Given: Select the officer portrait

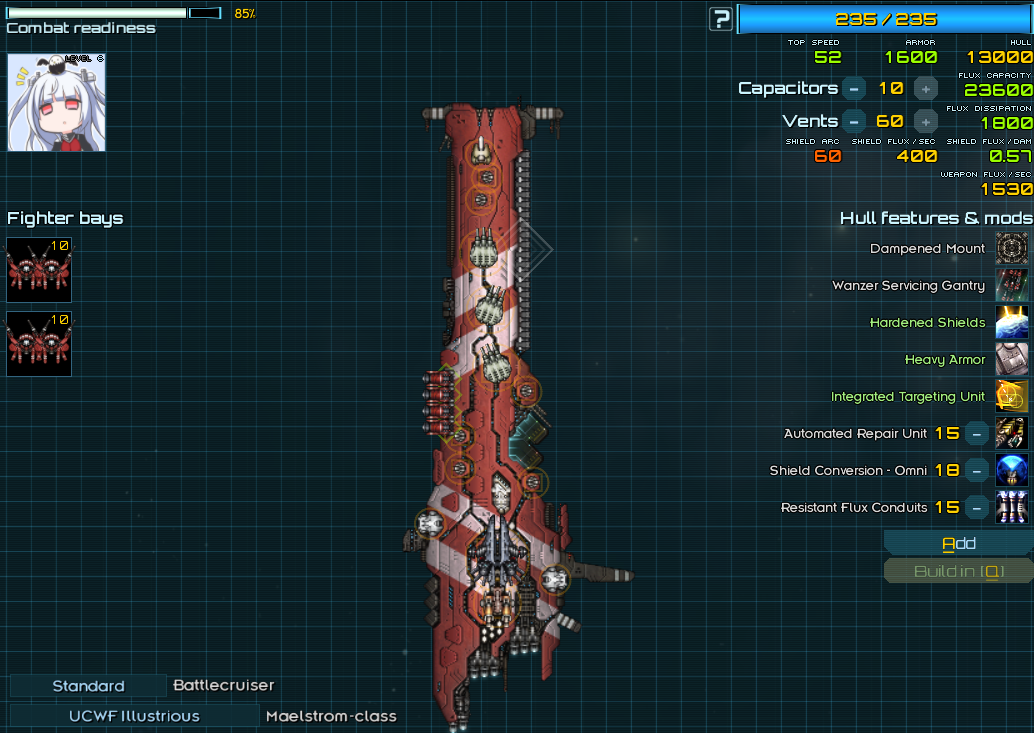Looking at the screenshot, I should [x=42, y=102].
